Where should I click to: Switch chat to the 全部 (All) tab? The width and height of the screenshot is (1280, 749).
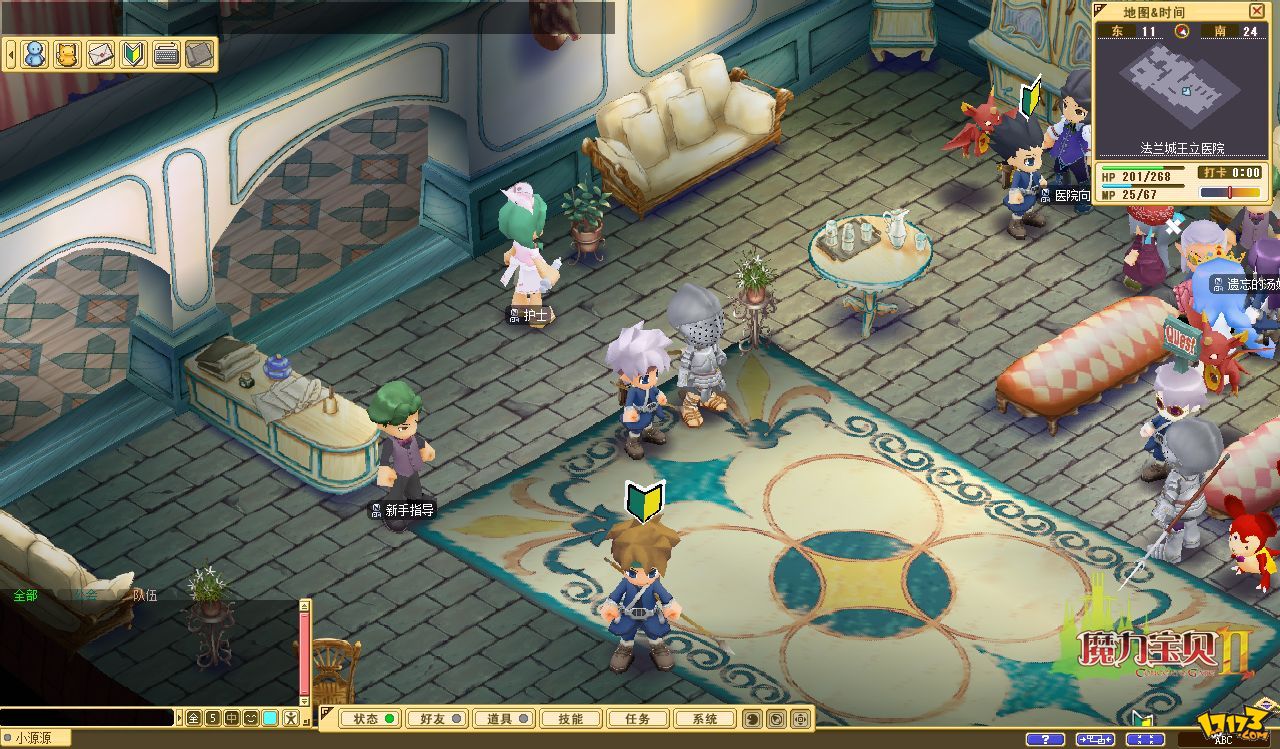click(26, 596)
